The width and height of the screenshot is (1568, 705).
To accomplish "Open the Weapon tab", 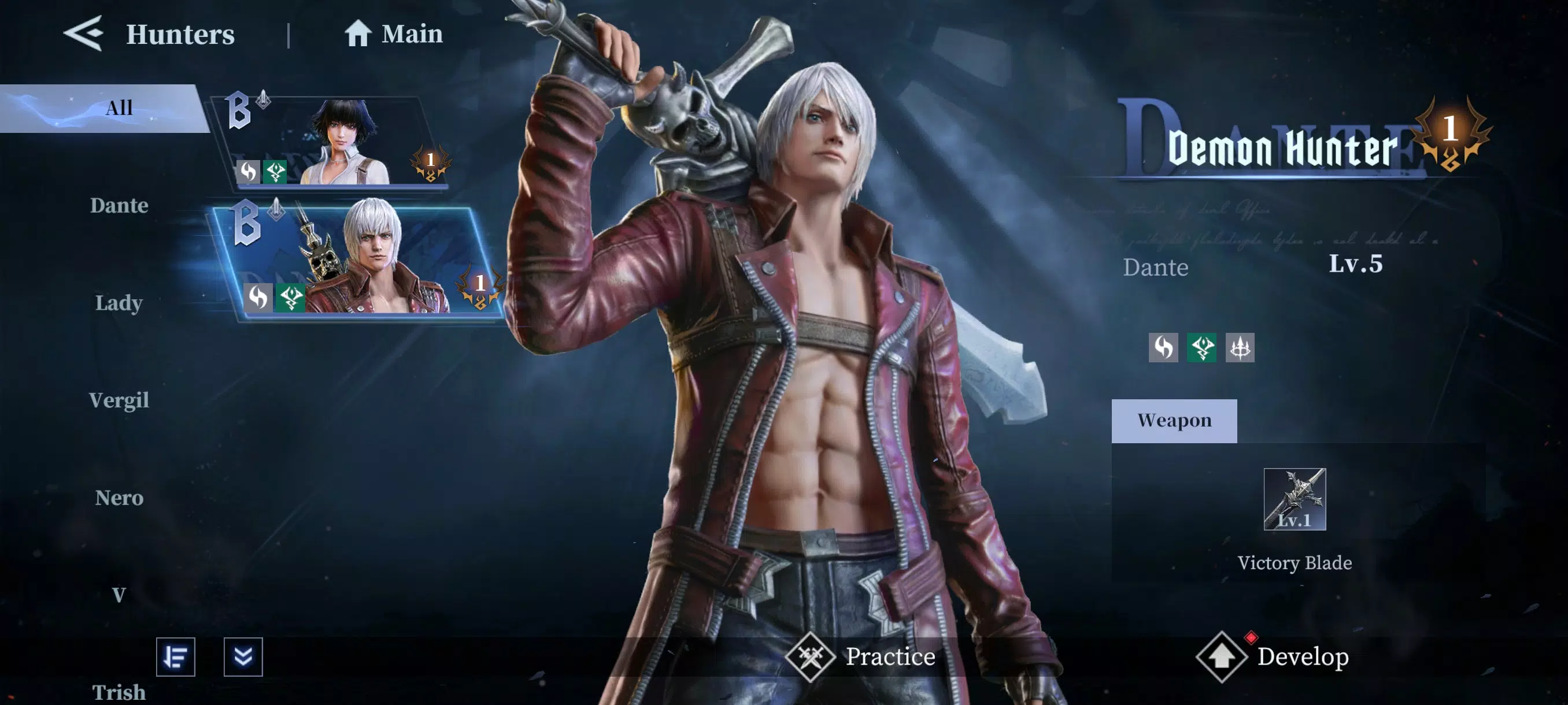I will pos(1174,420).
